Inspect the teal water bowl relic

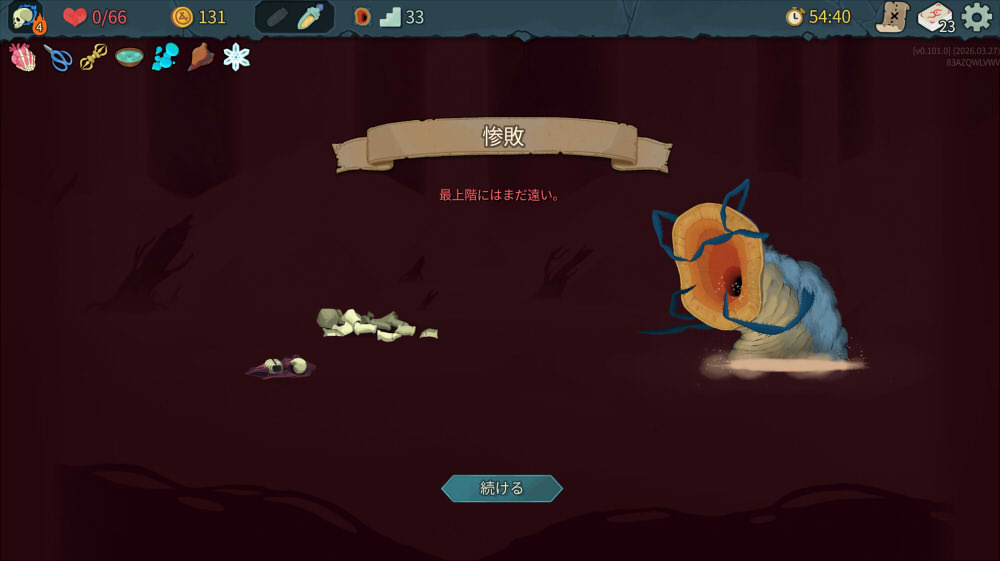129,57
